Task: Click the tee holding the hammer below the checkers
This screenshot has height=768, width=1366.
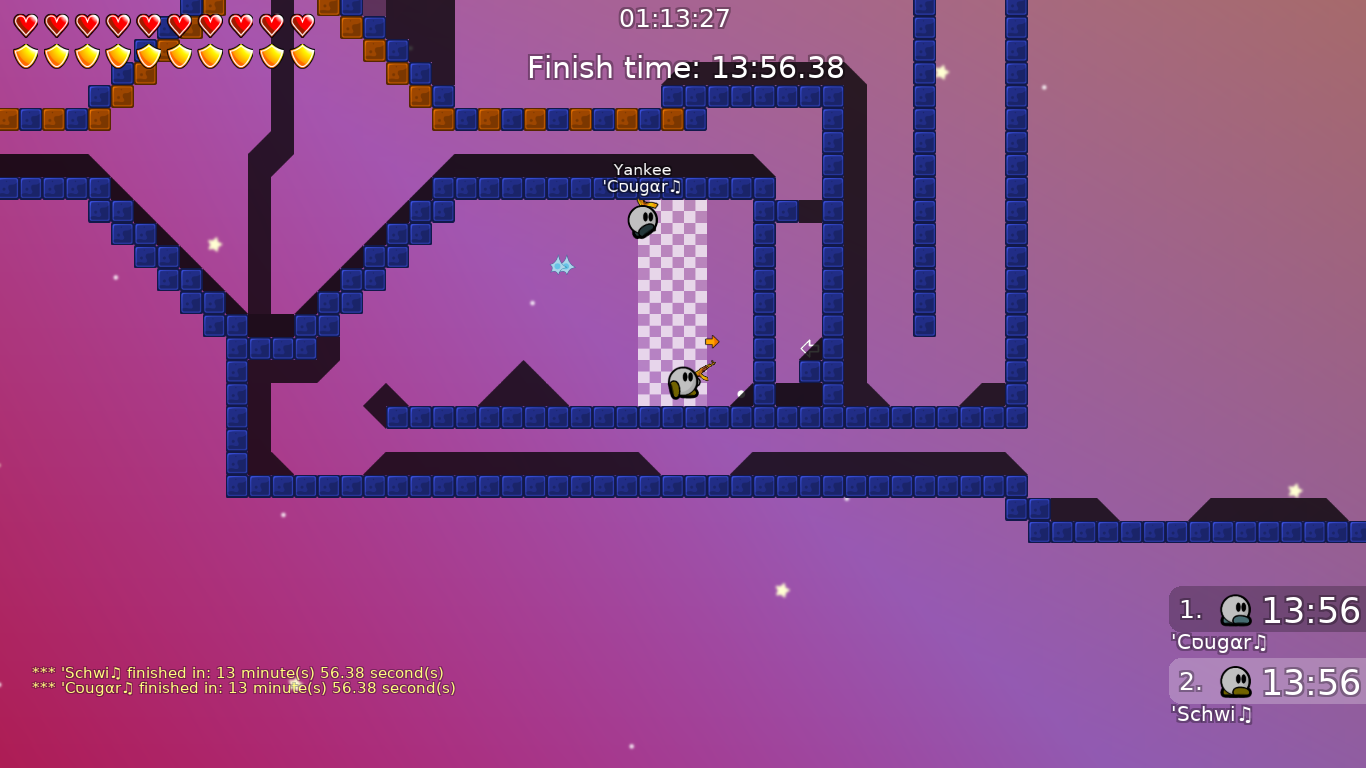Action: 683,383
